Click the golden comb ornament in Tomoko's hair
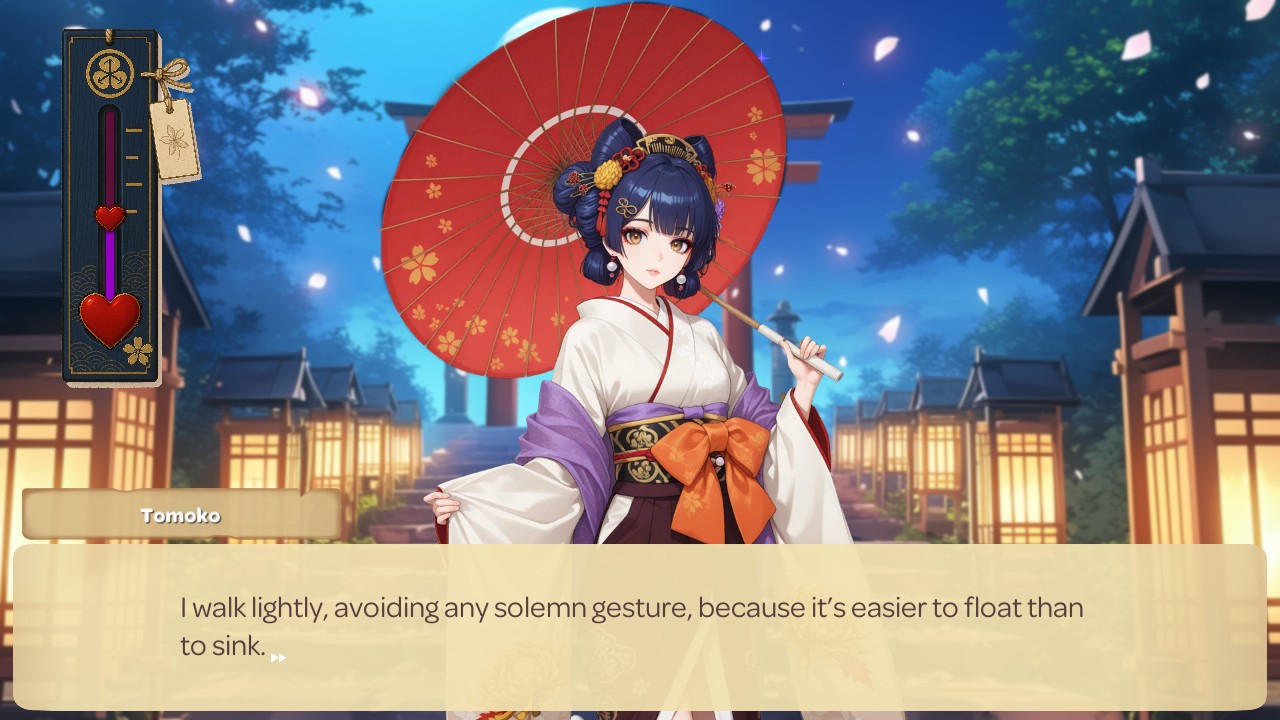 [x=668, y=146]
